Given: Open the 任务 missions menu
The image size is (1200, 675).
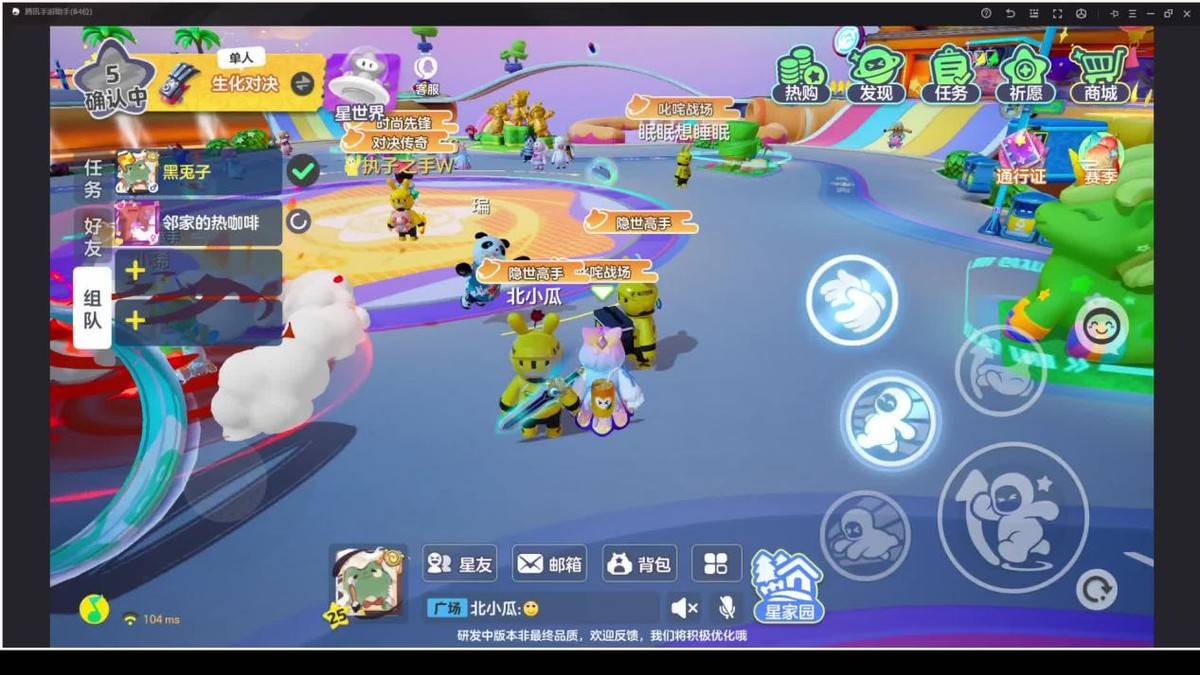Looking at the screenshot, I should coord(951,75).
